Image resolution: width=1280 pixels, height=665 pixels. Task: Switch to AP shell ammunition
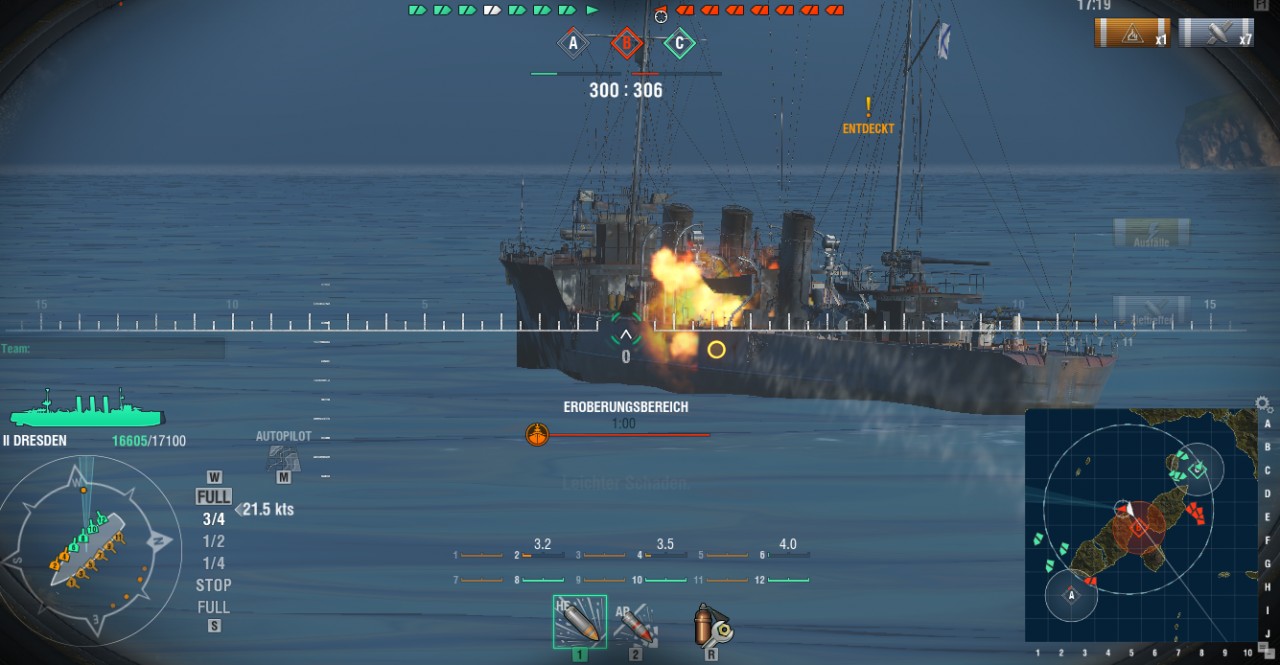(x=636, y=622)
